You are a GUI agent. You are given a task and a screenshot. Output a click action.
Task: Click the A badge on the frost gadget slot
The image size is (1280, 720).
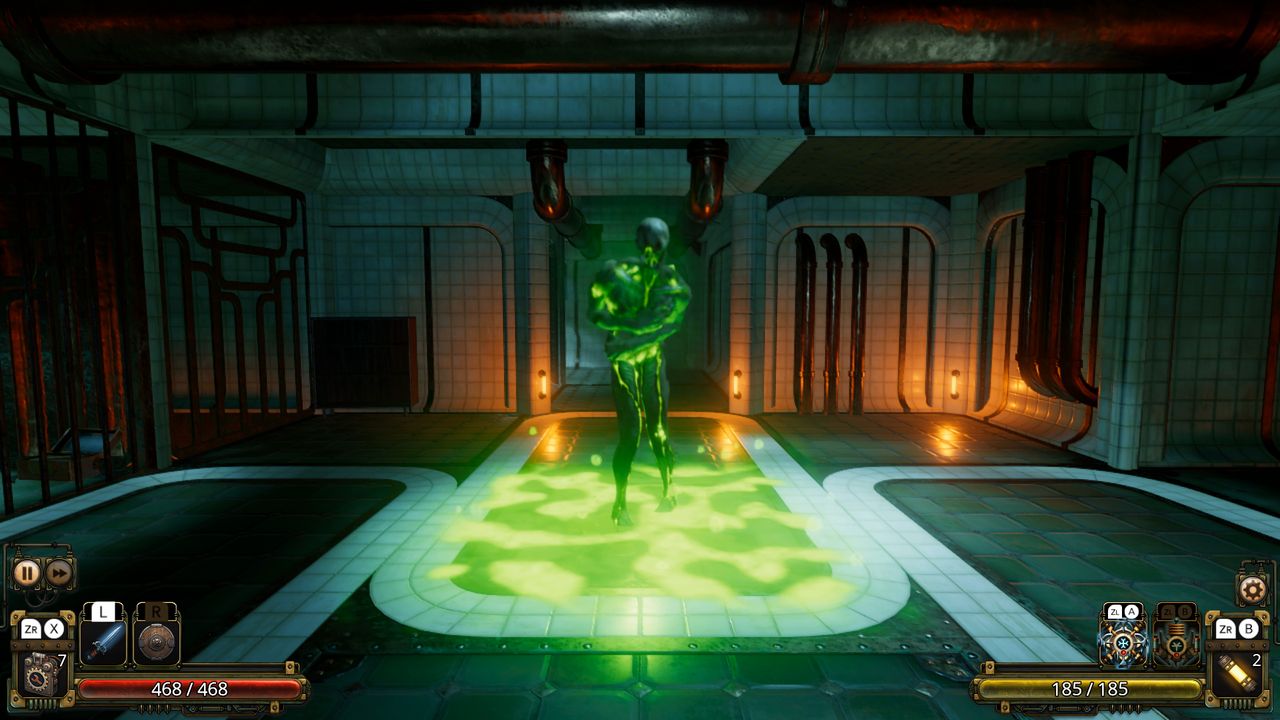click(x=1131, y=612)
